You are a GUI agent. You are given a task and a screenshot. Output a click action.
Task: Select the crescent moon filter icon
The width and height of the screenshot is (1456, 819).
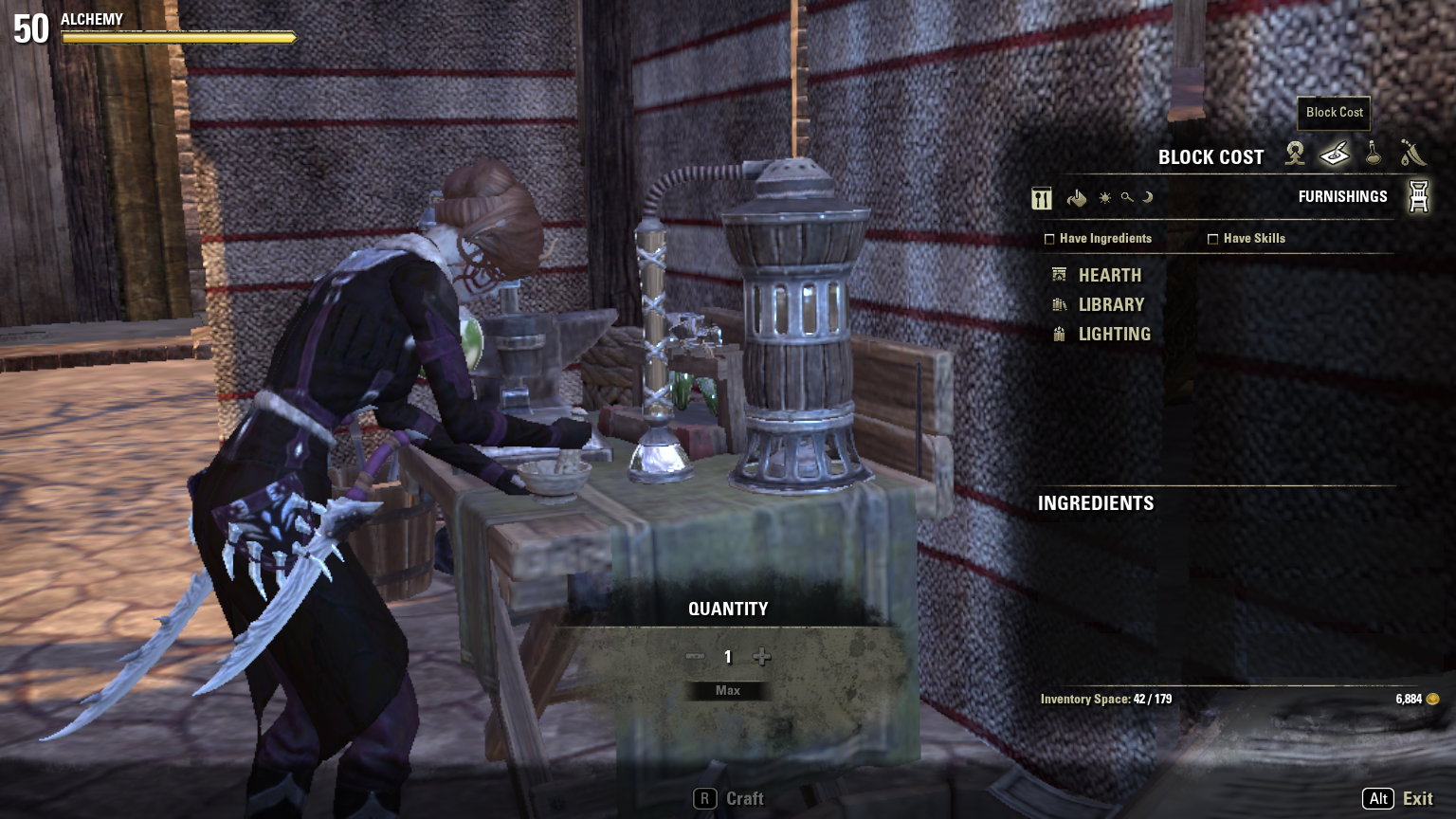(x=1147, y=198)
